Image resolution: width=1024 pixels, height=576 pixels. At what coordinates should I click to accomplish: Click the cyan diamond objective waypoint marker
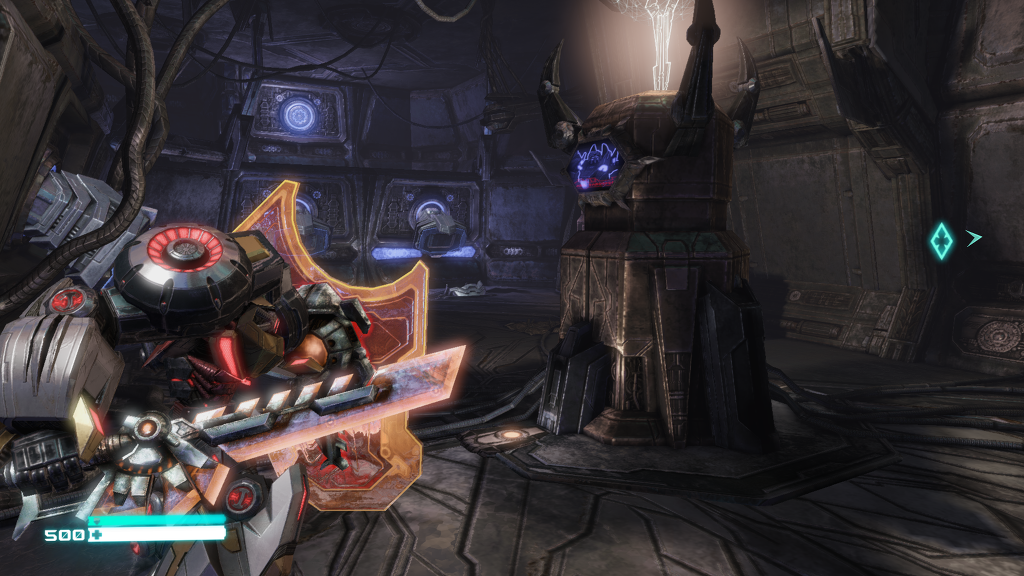coord(941,241)
